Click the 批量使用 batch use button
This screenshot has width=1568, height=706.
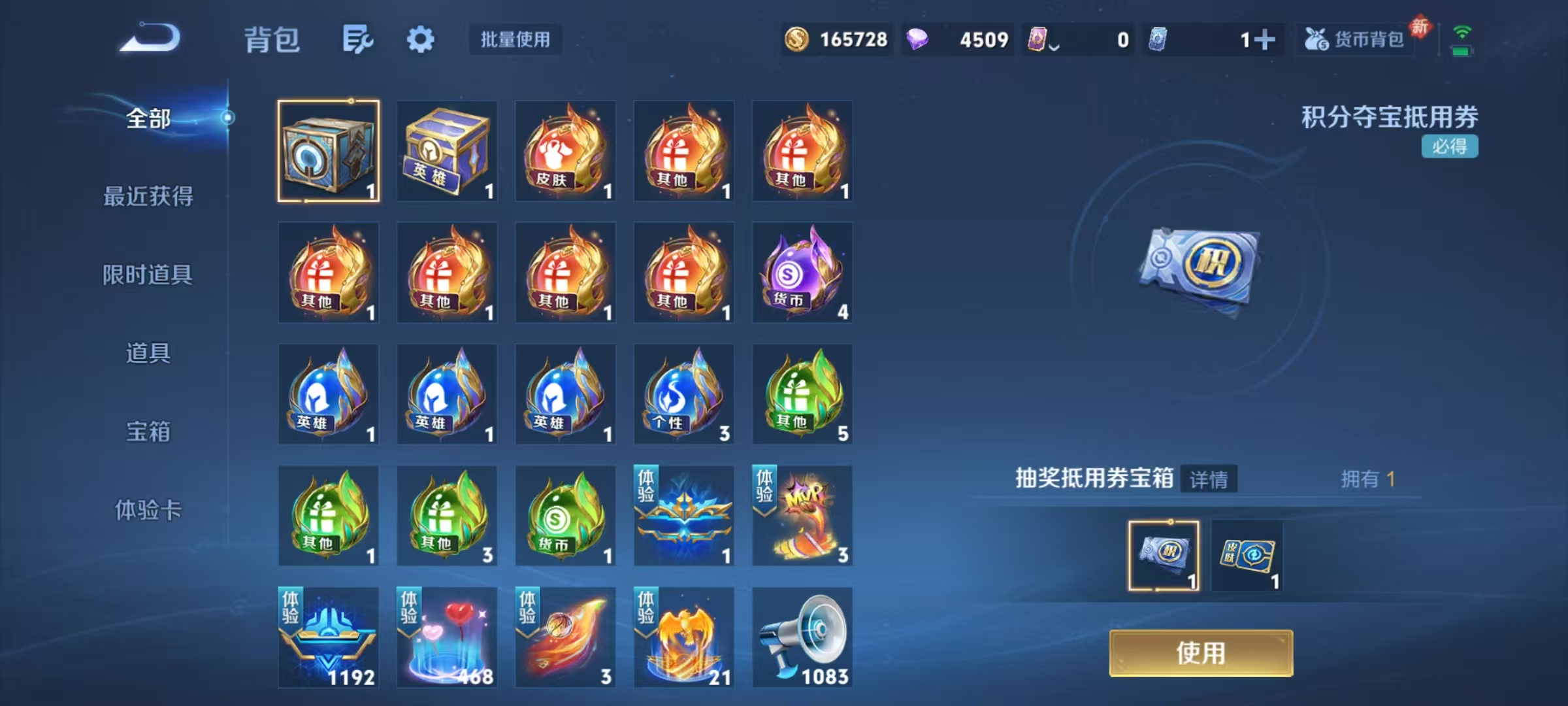point(514,40)
